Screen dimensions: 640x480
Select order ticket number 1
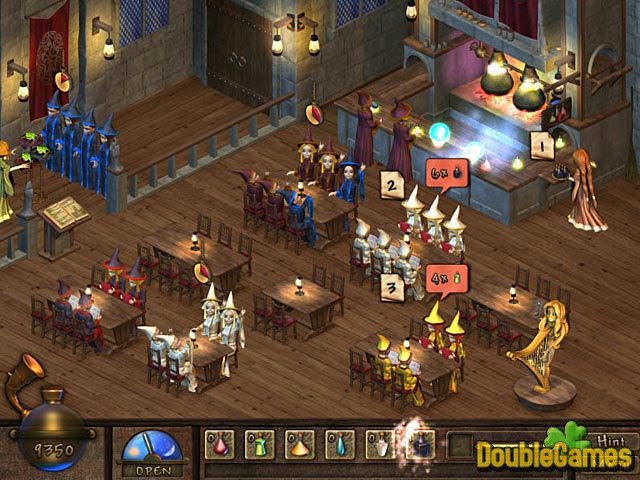pos(542,147)
